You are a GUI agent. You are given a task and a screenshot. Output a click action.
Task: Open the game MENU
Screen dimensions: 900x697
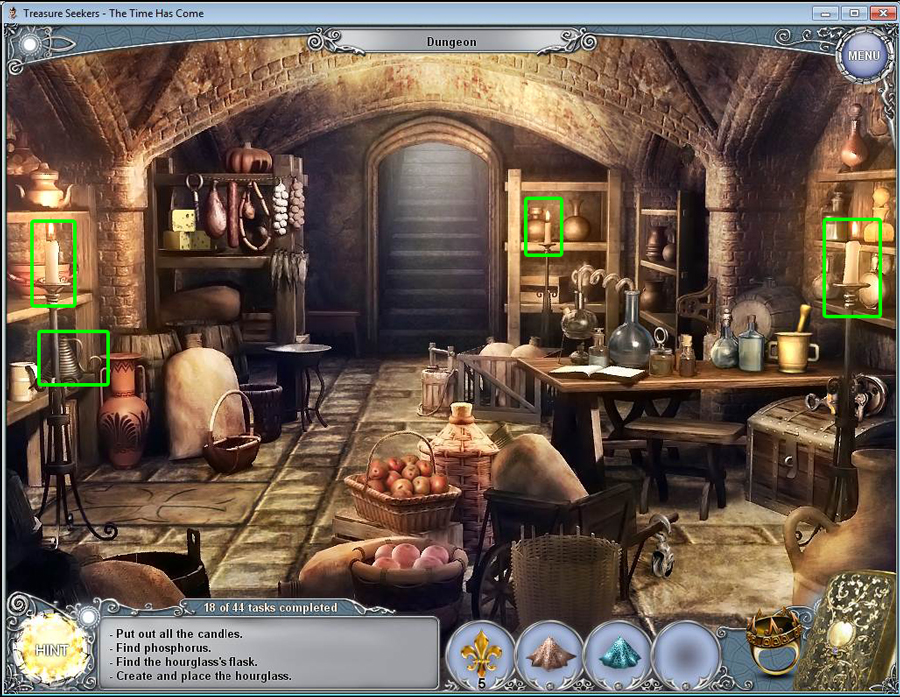pyautogui.click(x=863, y=55)
